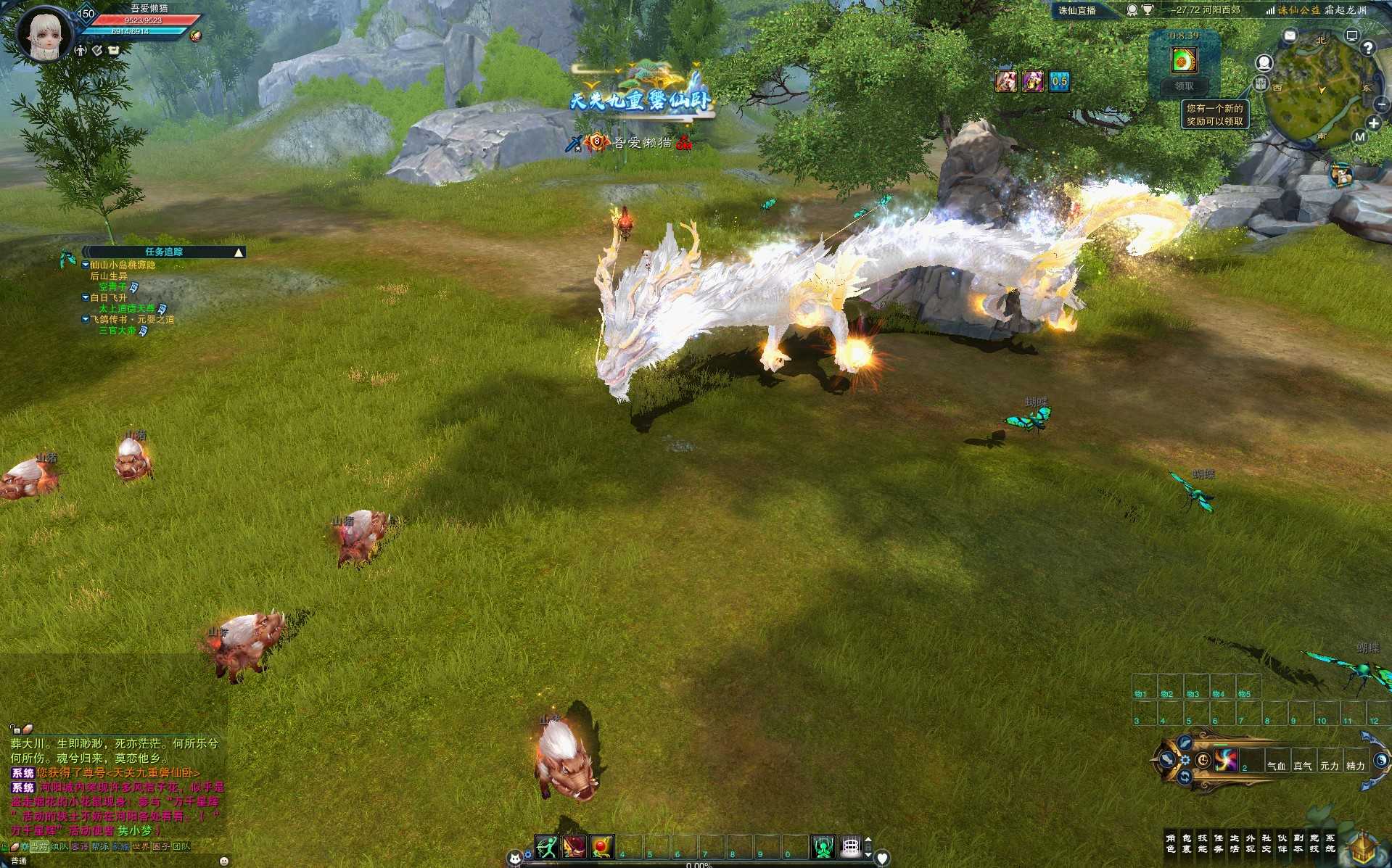This screenshot has height=868, width=1392.
Task: Click the minimap's zoom-out minus button
Action: (x=1381, y=105)
